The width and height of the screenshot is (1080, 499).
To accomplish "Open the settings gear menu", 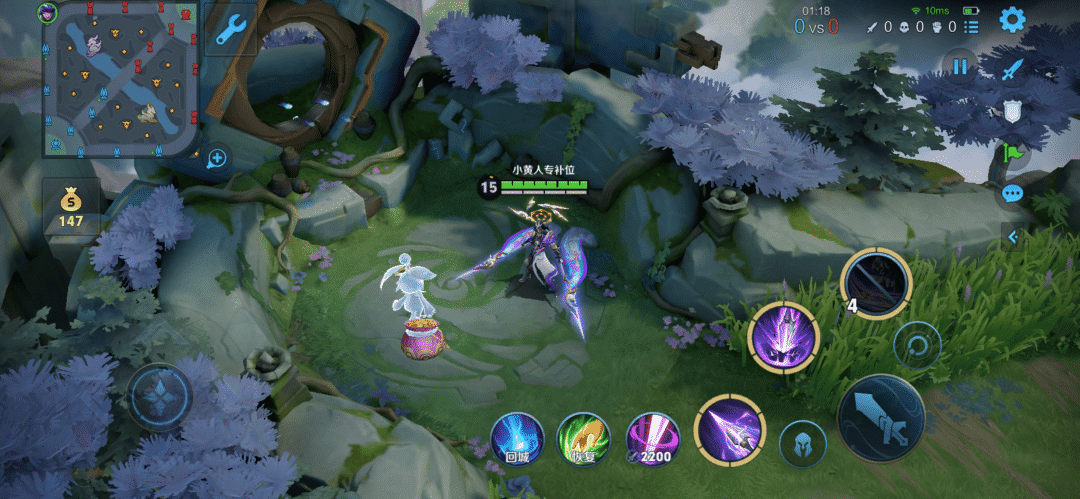I will tap(1012, 19).
